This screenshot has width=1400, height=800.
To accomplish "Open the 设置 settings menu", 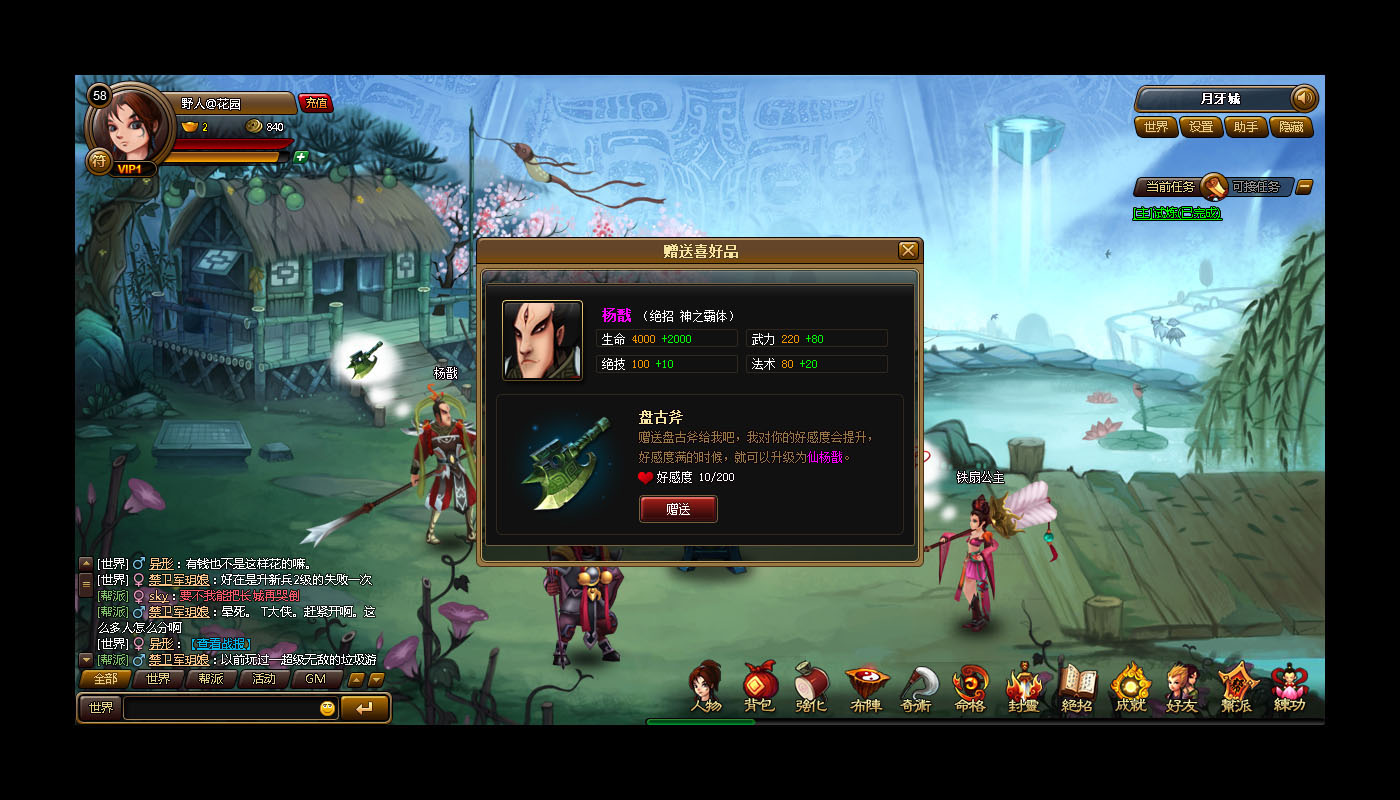I will point(1201,127).
